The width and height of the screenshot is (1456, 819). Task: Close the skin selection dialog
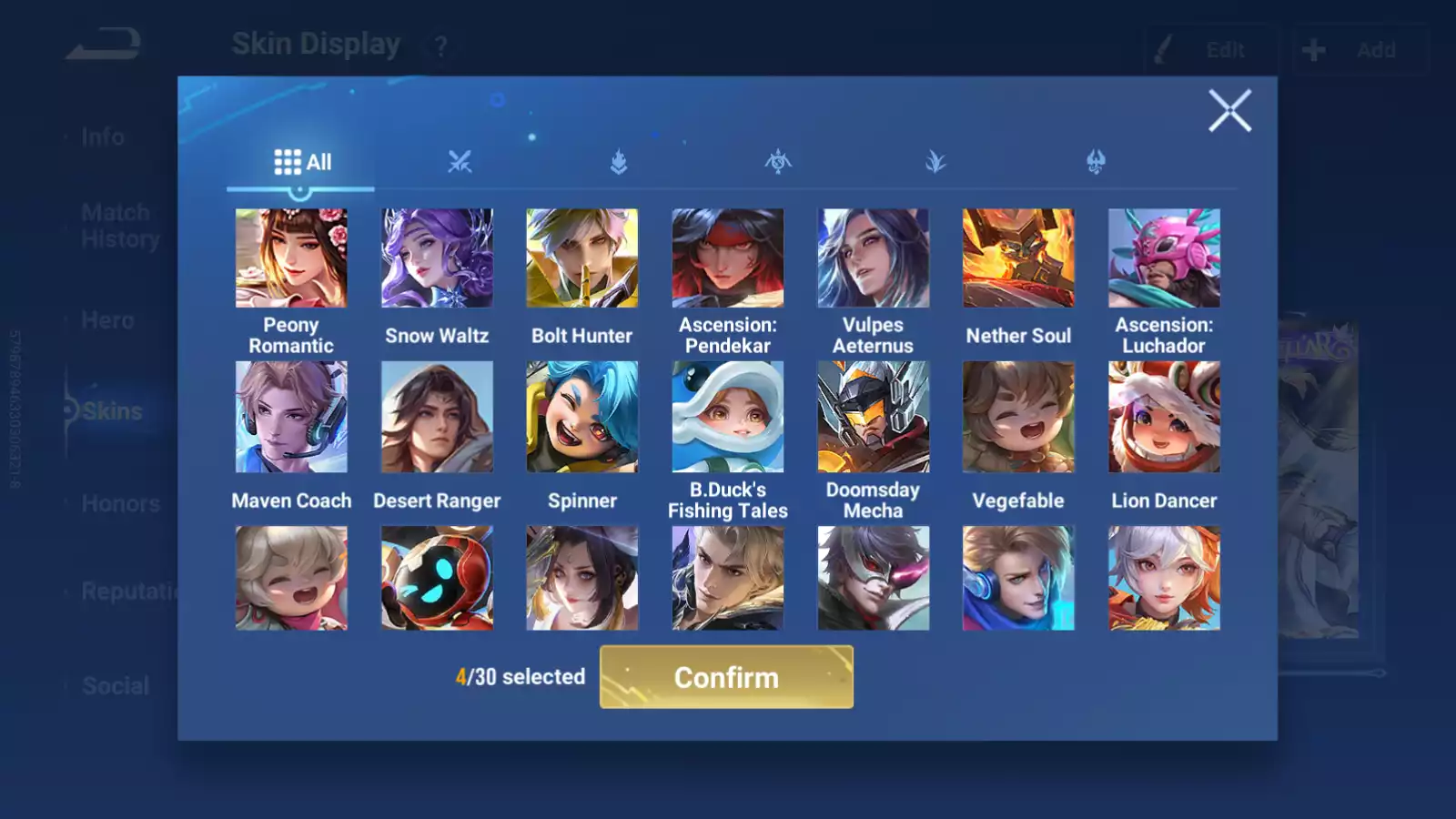[x=1229, y=111]
